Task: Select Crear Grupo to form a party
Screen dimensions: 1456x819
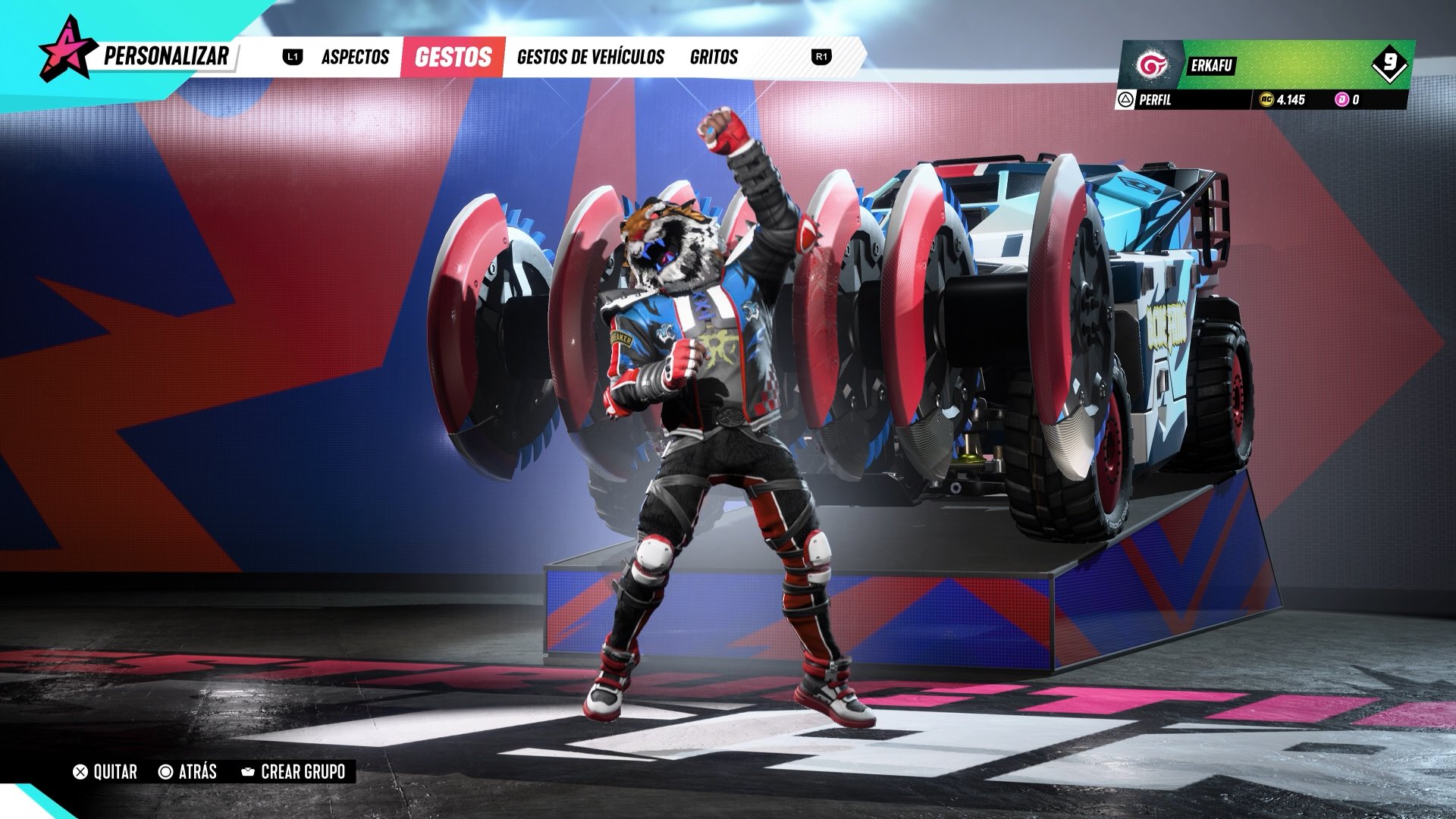Action: pos(293,772)
